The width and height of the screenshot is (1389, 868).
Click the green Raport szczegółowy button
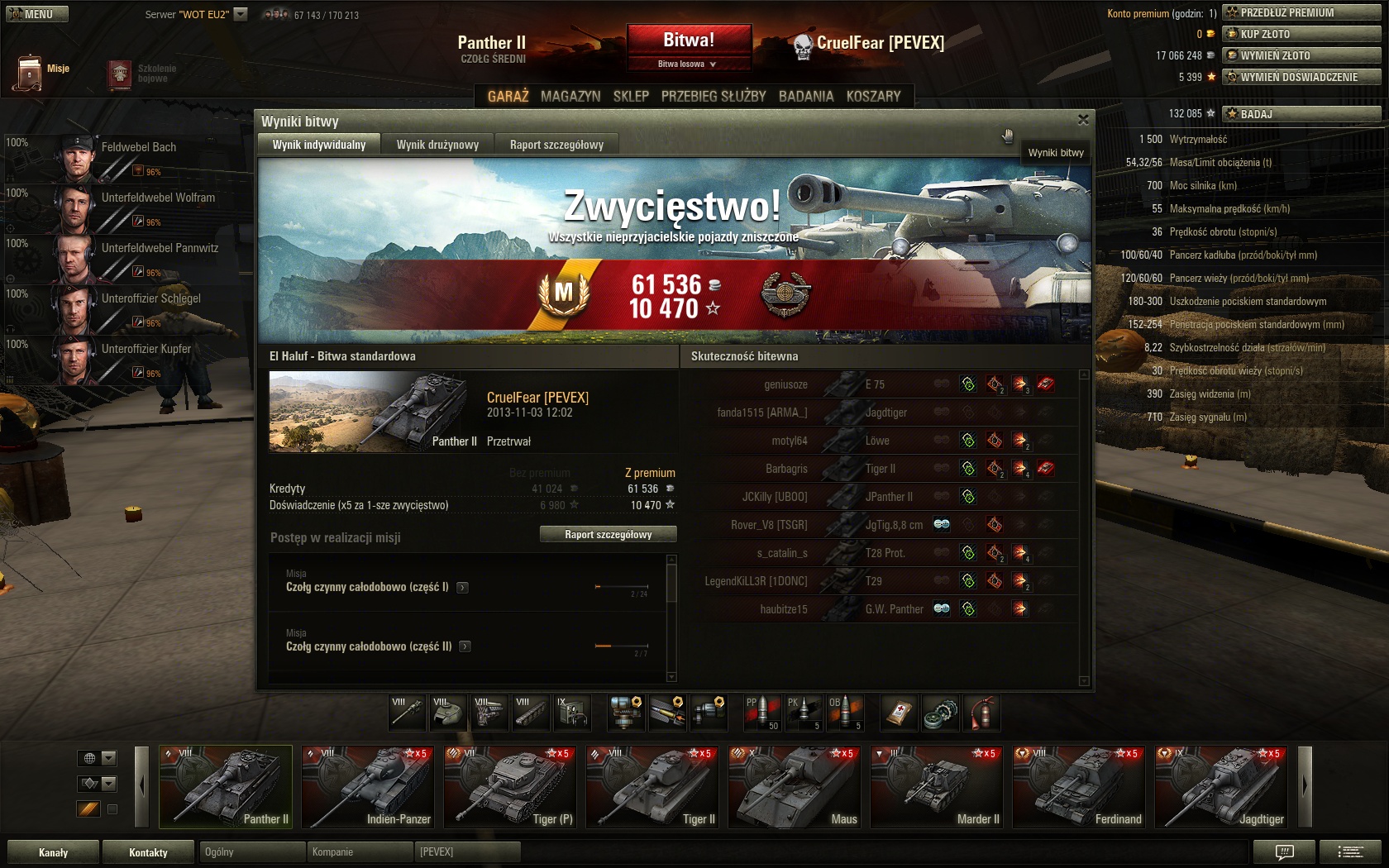coord(608,535)
